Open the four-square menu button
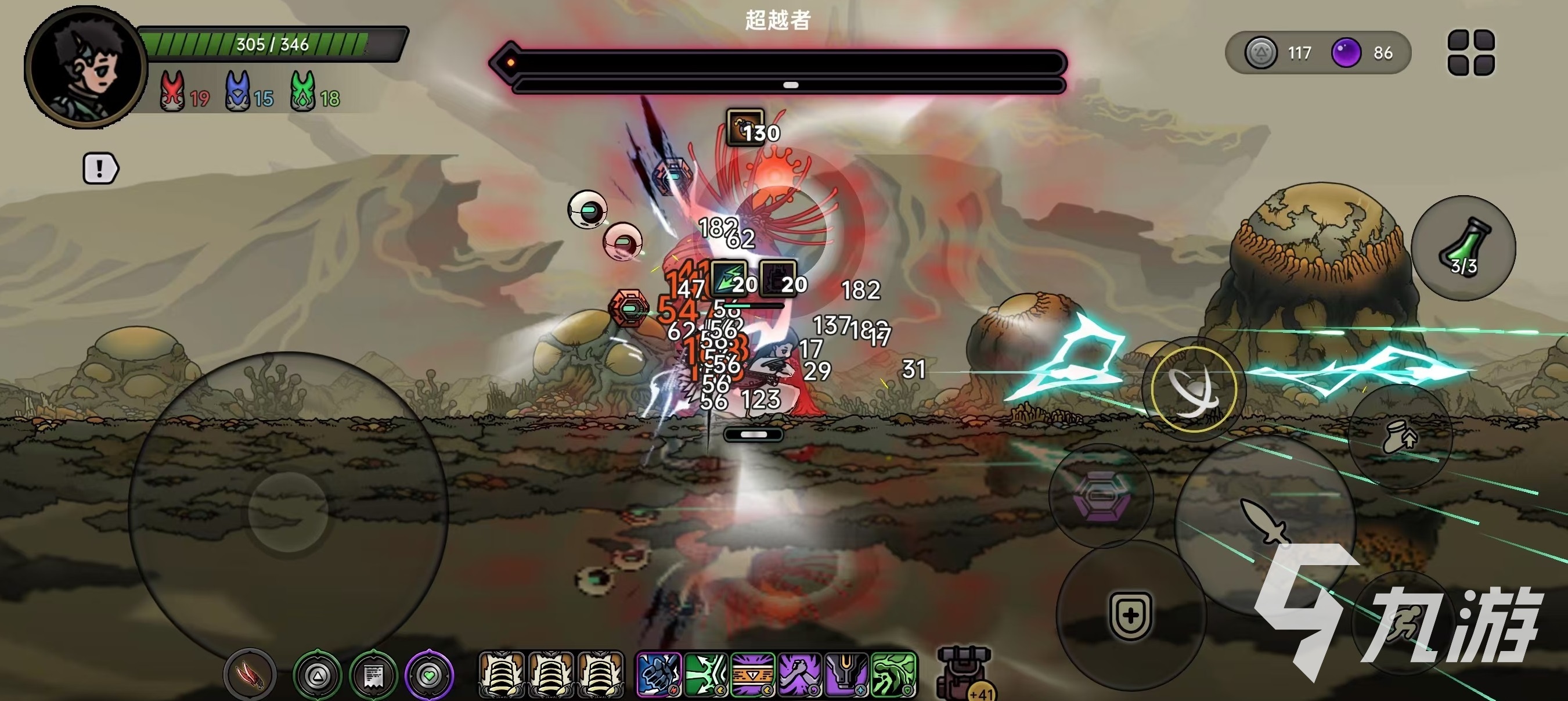 pos(1470,53)
